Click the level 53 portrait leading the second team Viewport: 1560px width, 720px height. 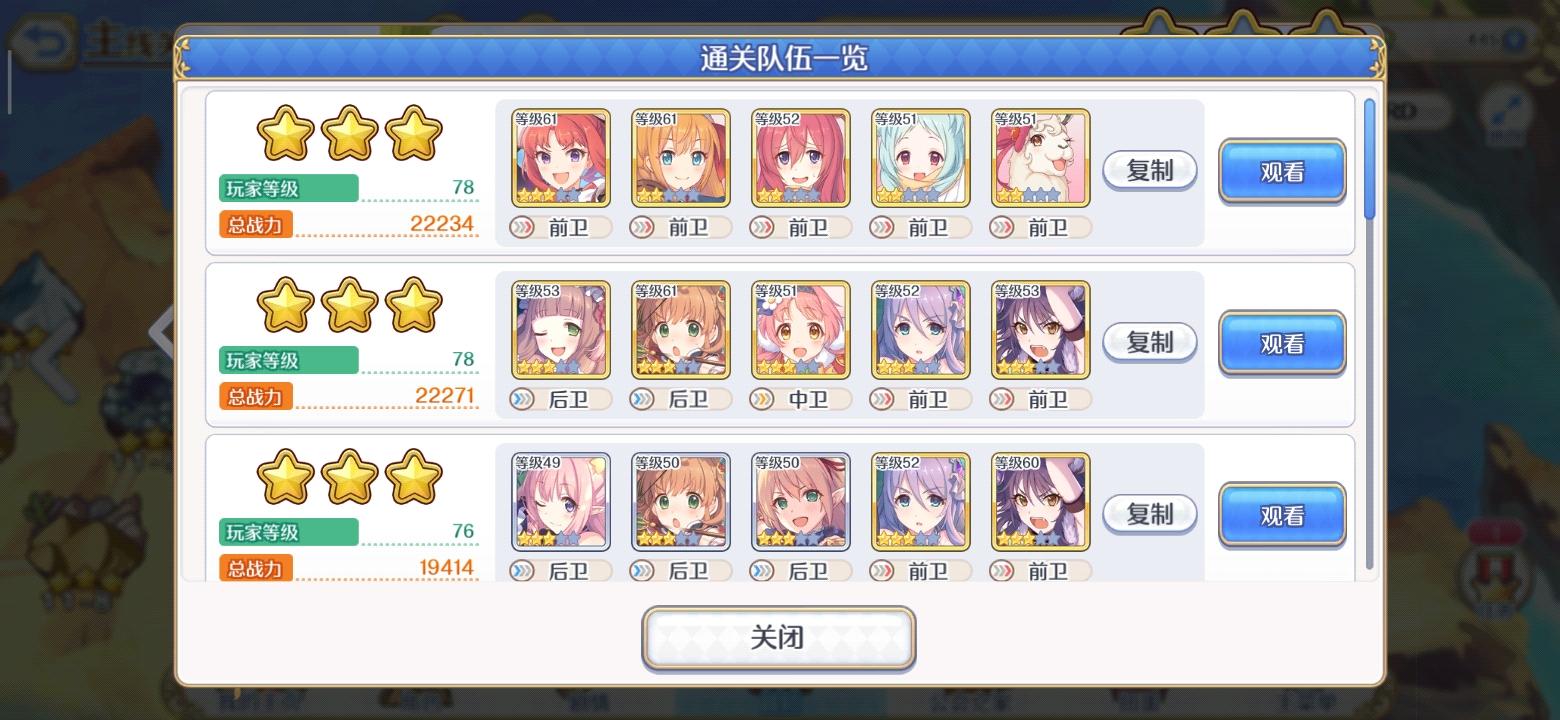pos(559,330)
